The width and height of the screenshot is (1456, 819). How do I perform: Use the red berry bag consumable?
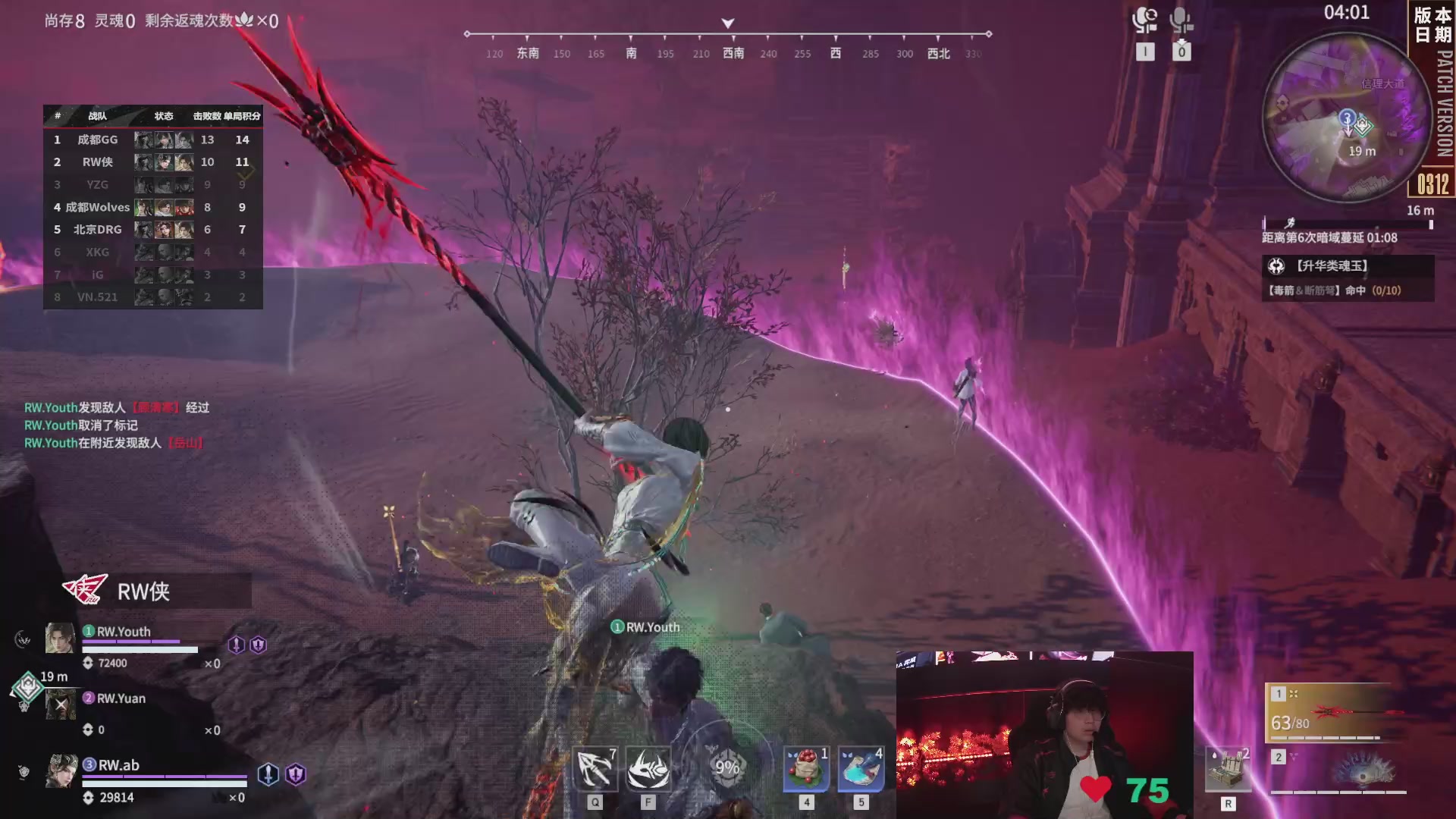[x=806, y=768]
